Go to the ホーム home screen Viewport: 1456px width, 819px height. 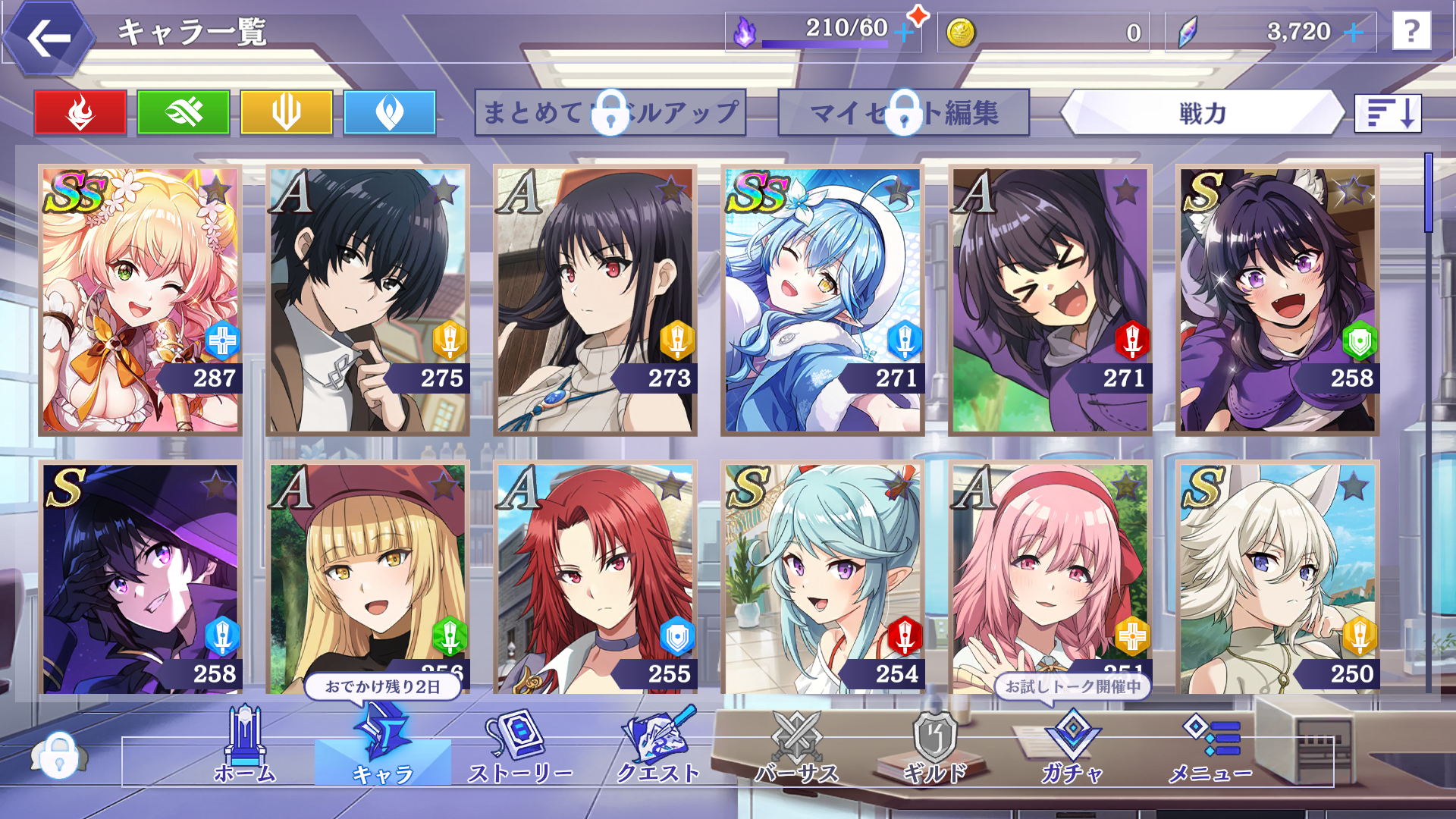pyautogui.click(x=245, y=747)
